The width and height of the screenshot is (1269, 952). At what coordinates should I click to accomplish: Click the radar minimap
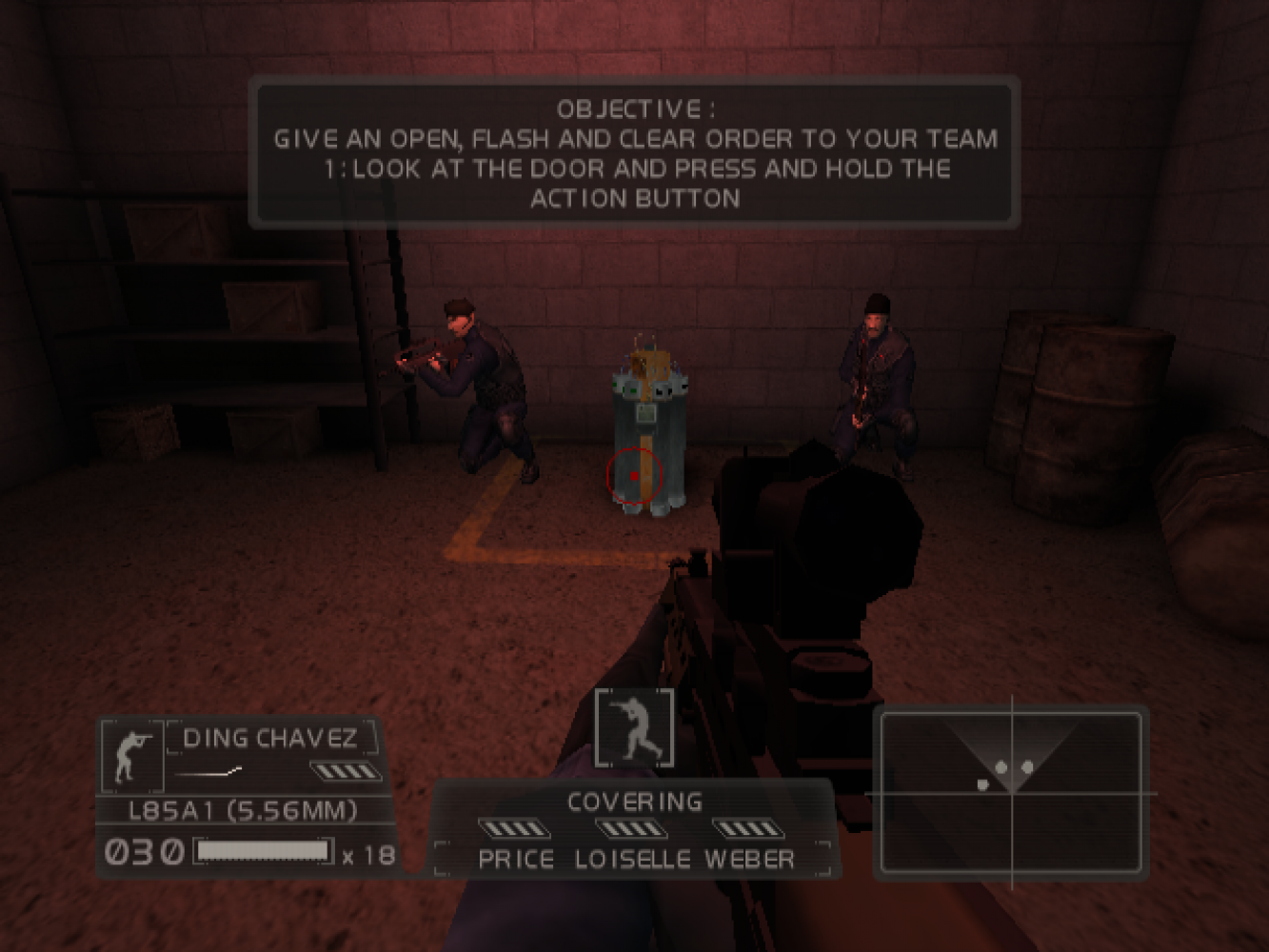click(1010, 792)
